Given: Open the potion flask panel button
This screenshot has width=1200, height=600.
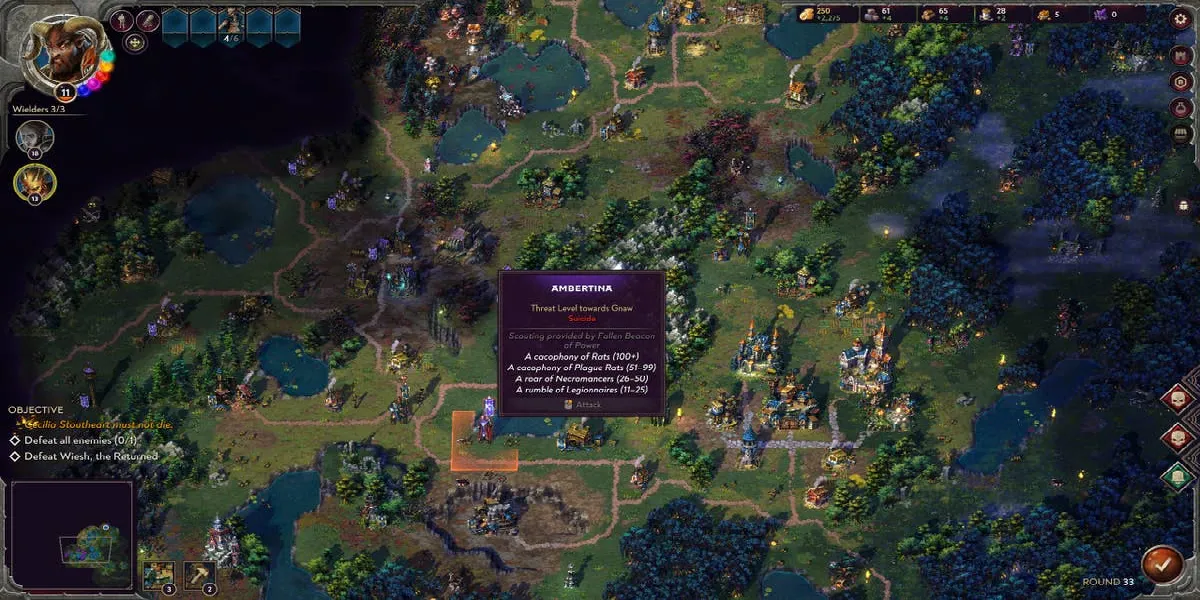Looking at the screenshot, I should [x=1181, y=107].
